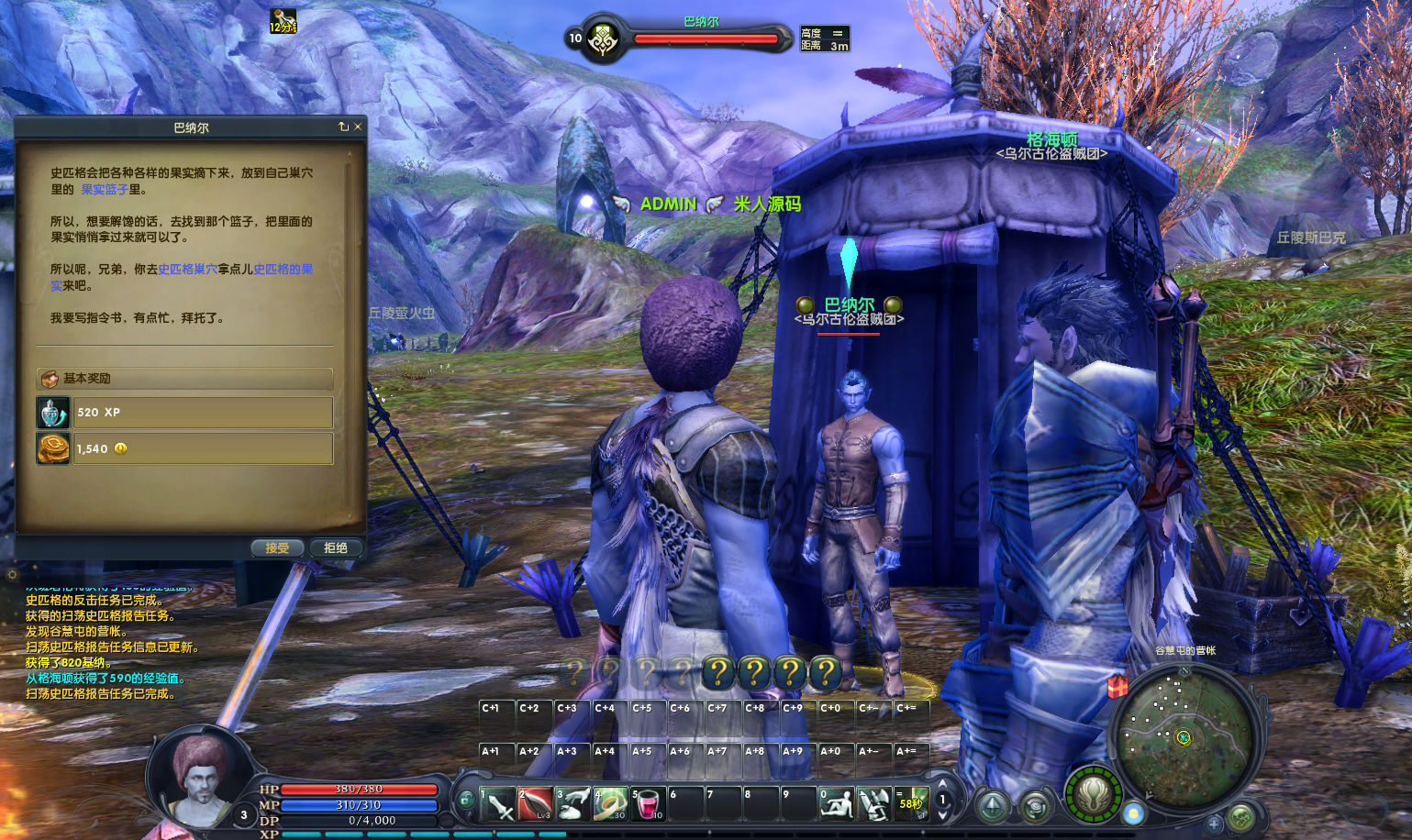The width and height of the screenshot is (1412, 840).
Task: Open the 史匹格巢穴 location link
Action: pos(187,269)
